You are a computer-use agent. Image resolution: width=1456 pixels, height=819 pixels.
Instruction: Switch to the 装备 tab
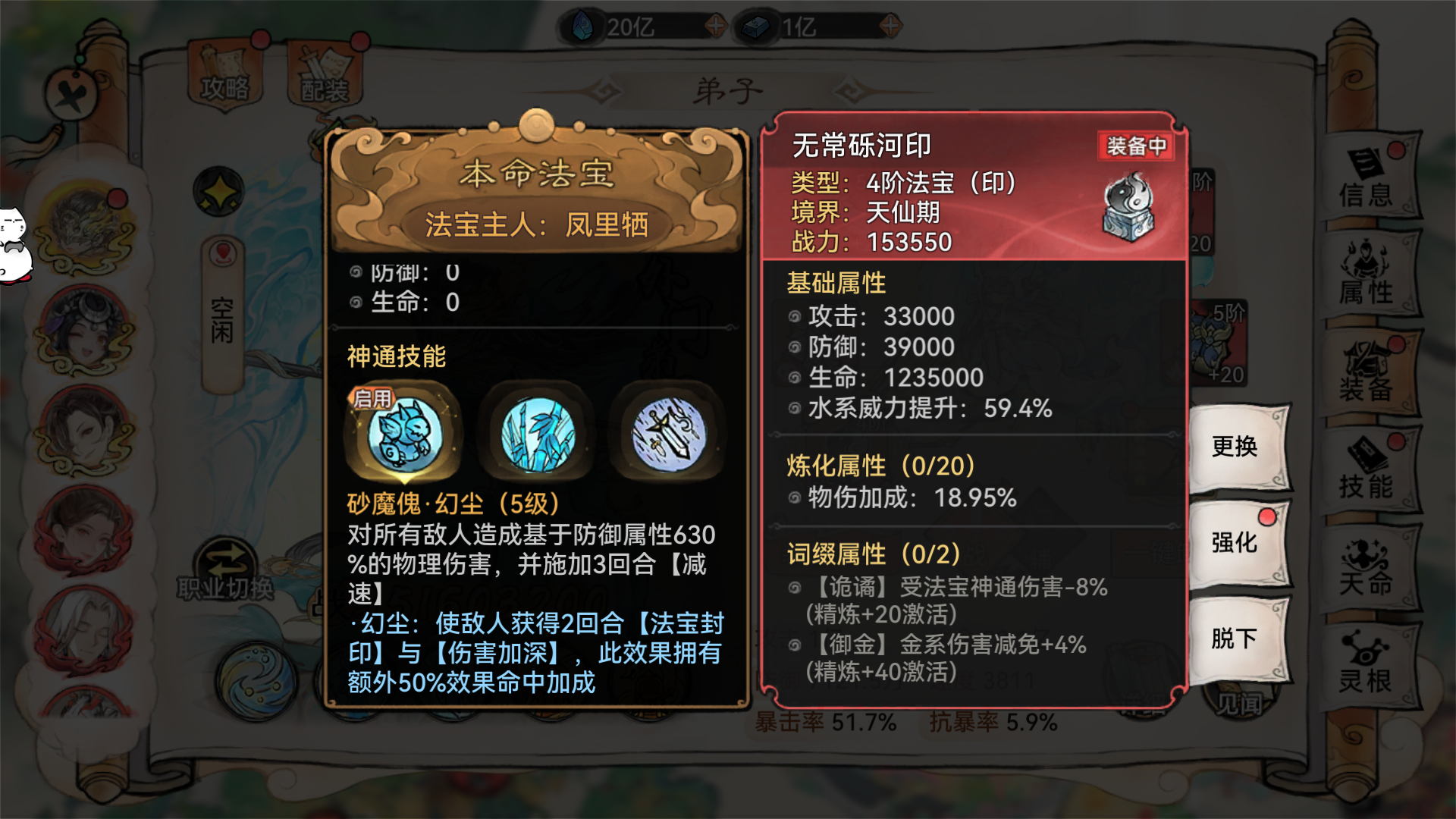click(x=1373, y=372)
